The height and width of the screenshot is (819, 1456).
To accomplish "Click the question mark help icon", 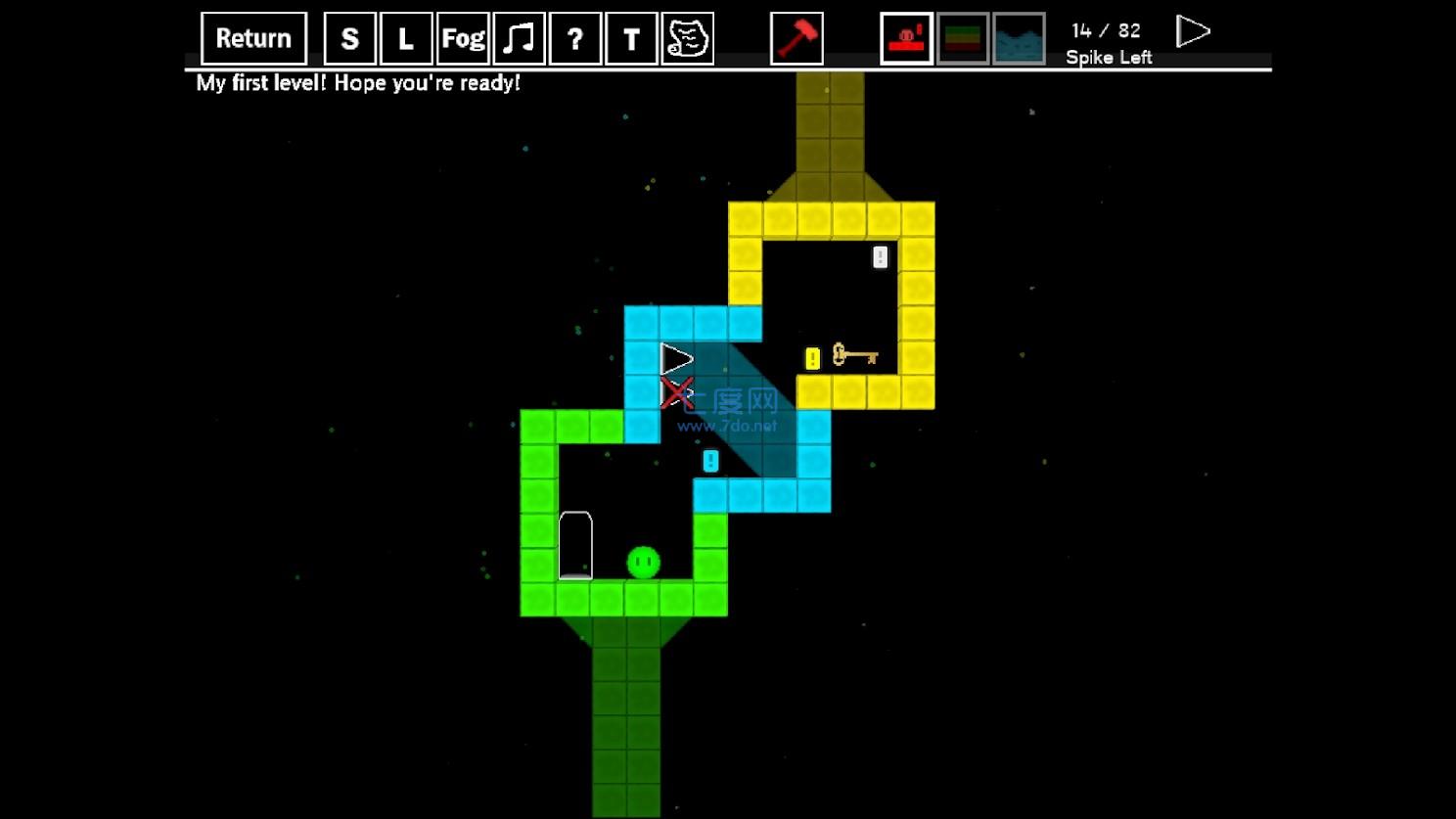I will click(574, 39).
